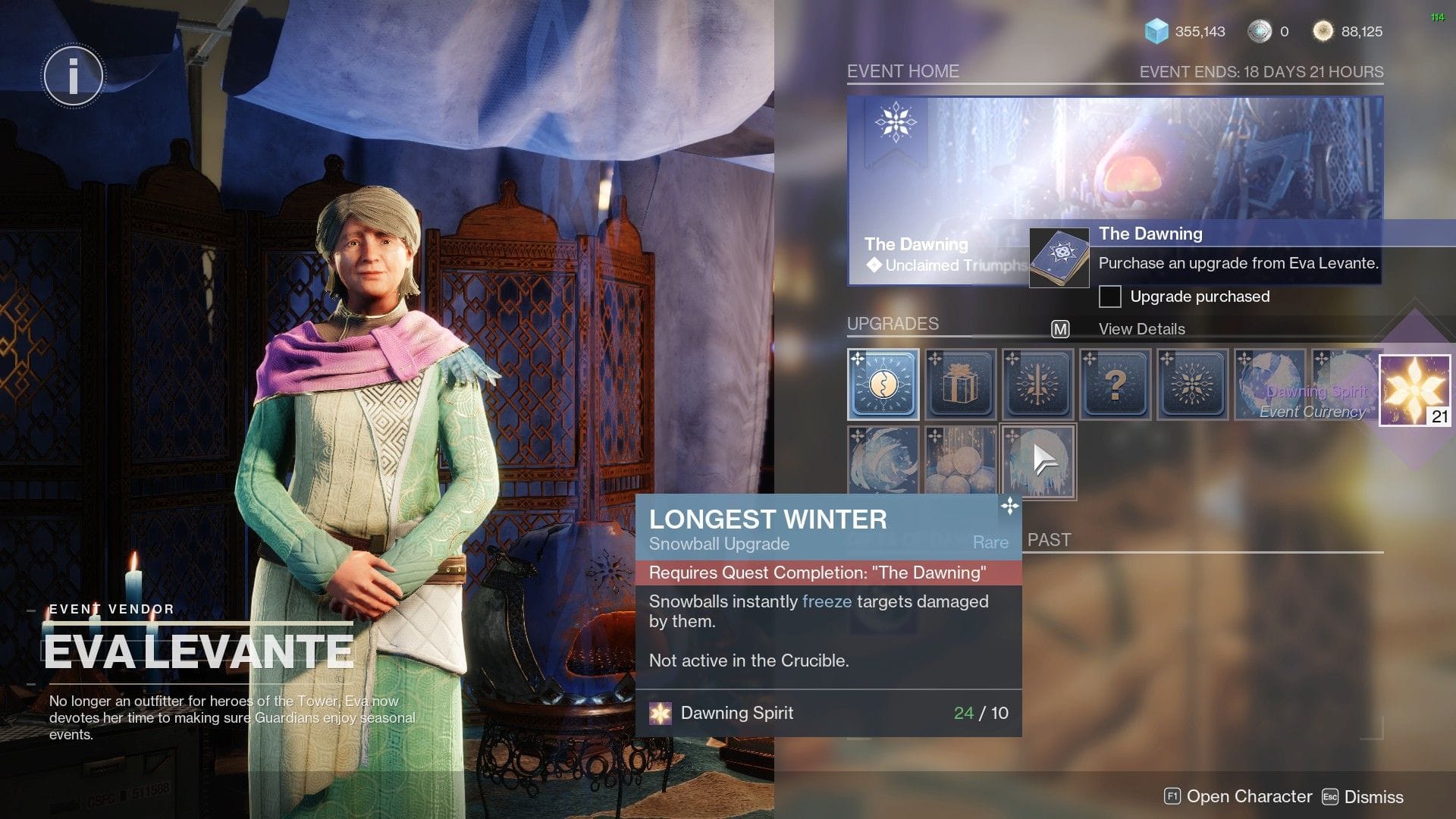Select the swirling snowball upgrade

click(x=883, y=461)
